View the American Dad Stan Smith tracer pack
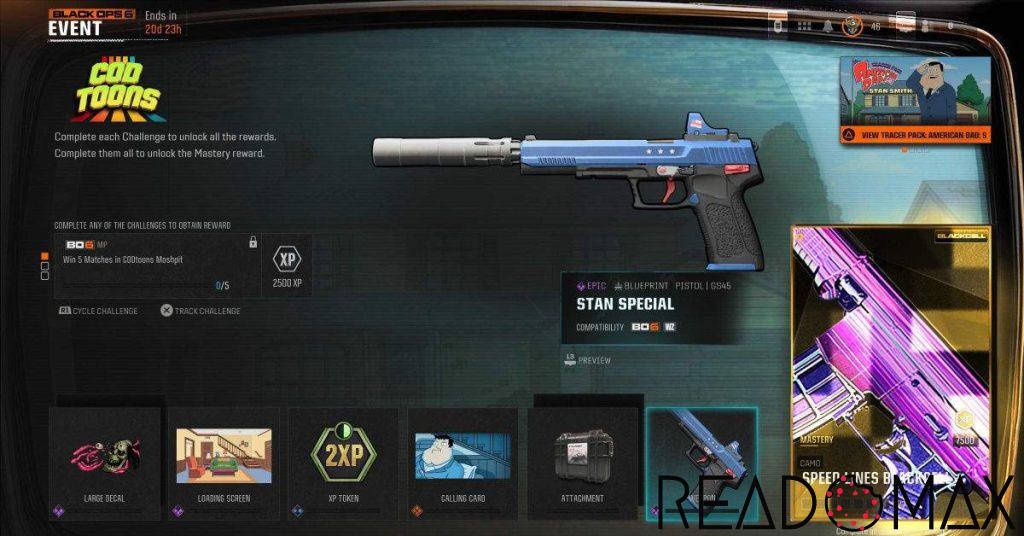The height and width of the screenshot is (536, 1024). tap(915, 98)
